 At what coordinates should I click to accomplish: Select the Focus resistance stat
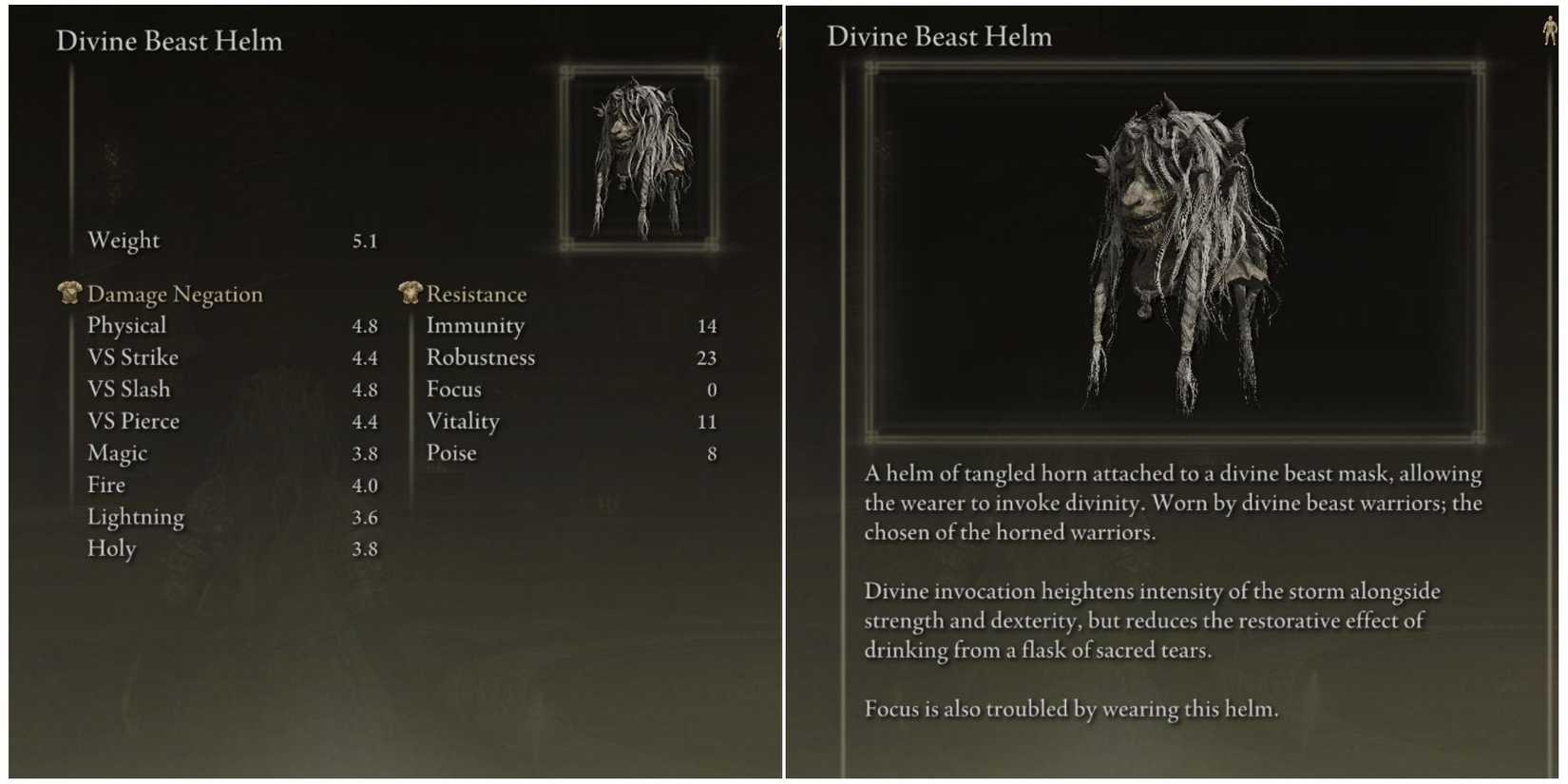click(x=454, y=389)
